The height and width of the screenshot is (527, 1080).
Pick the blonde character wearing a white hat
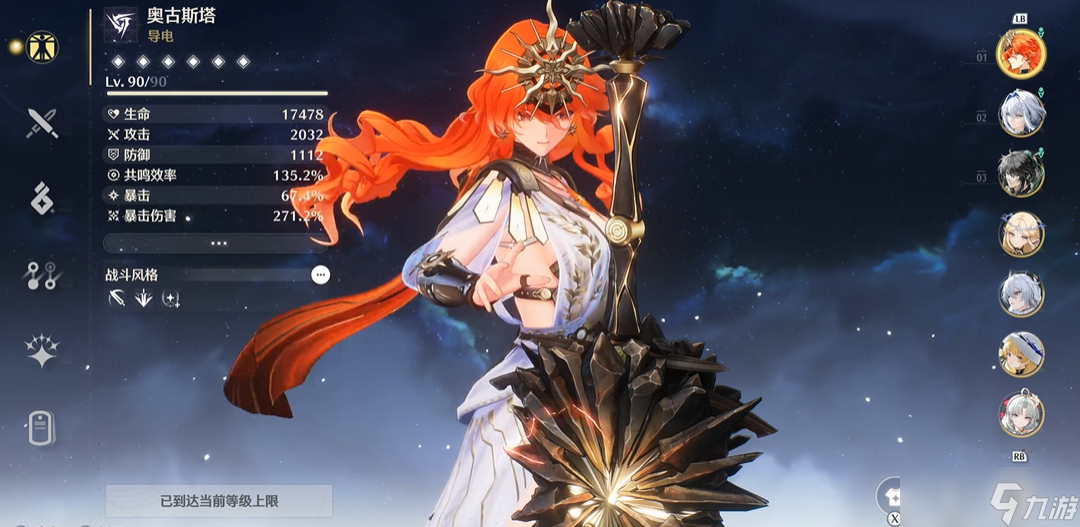coord(1021,353)
